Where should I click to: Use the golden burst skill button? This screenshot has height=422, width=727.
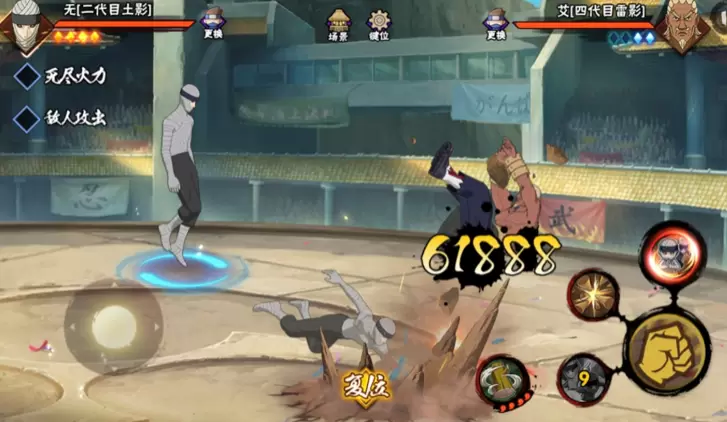[593, 295]
